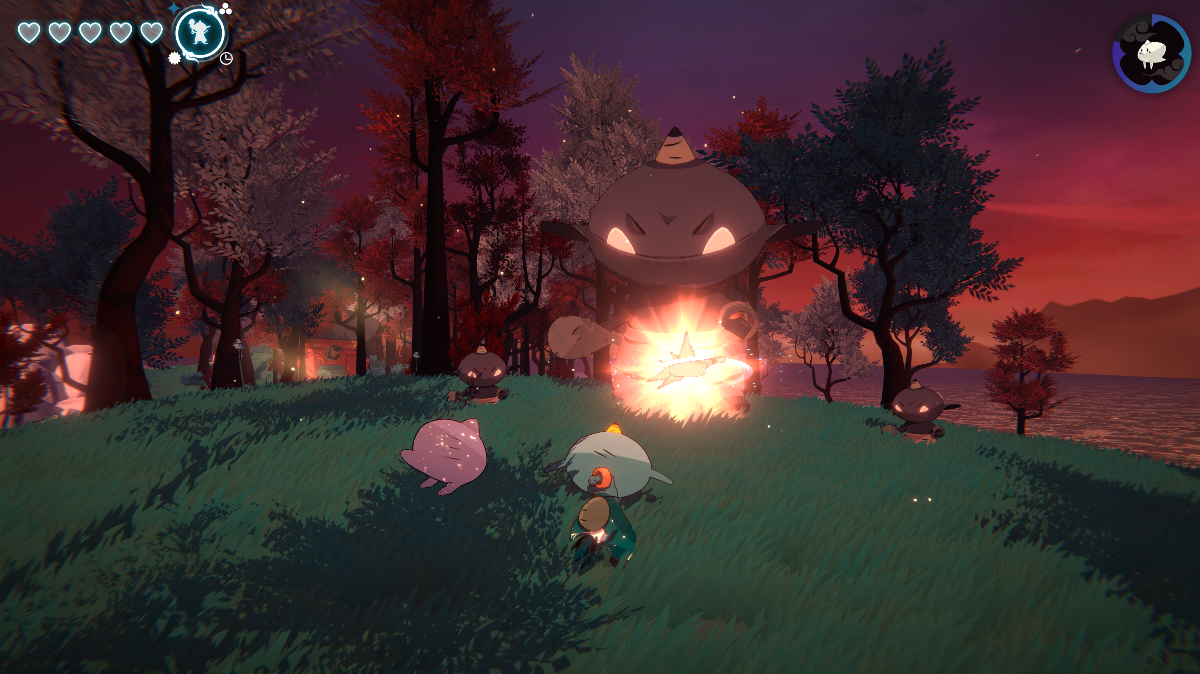Image resolution: width=1200 pixels, height=674 pixels.
Task: Select the blue four-point star icon
Action: click(174, 9)
